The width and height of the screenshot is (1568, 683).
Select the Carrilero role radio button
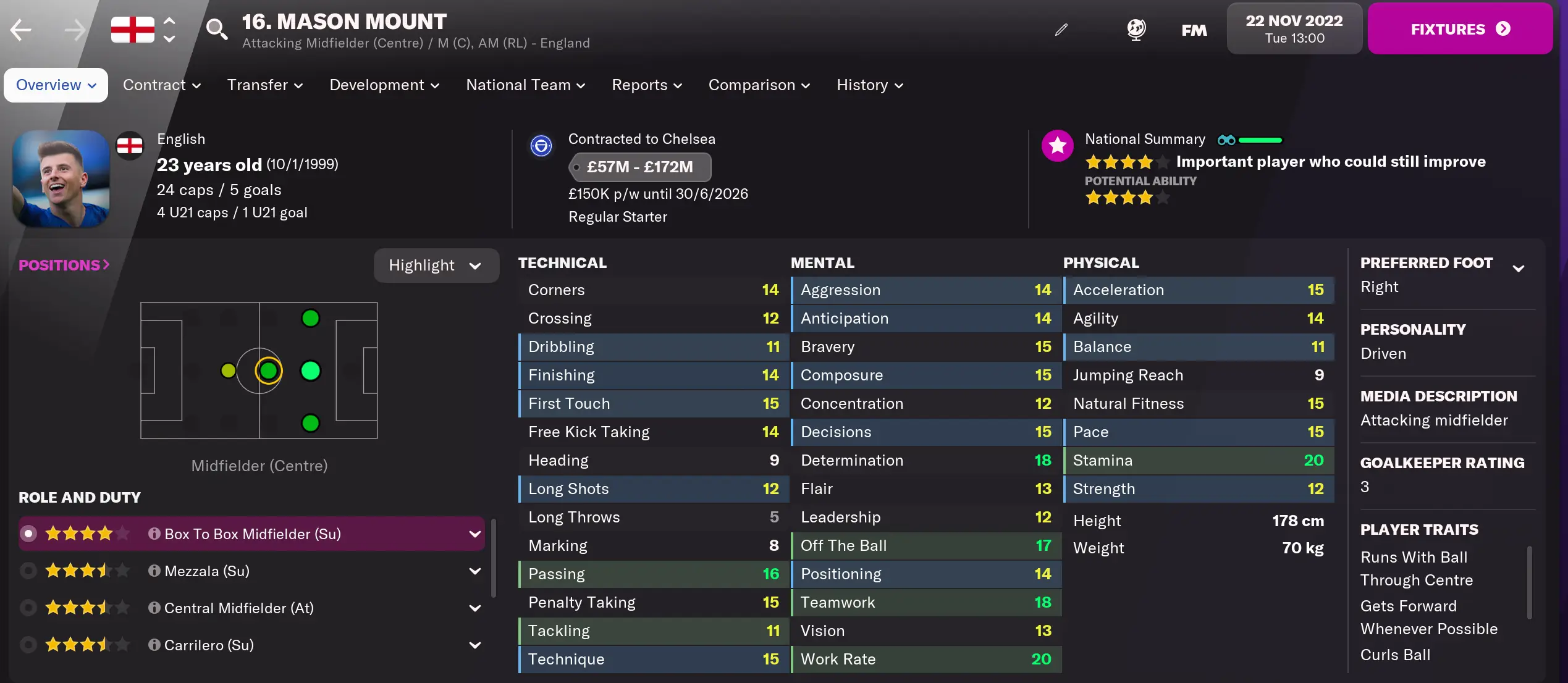[x=28, y=645]
